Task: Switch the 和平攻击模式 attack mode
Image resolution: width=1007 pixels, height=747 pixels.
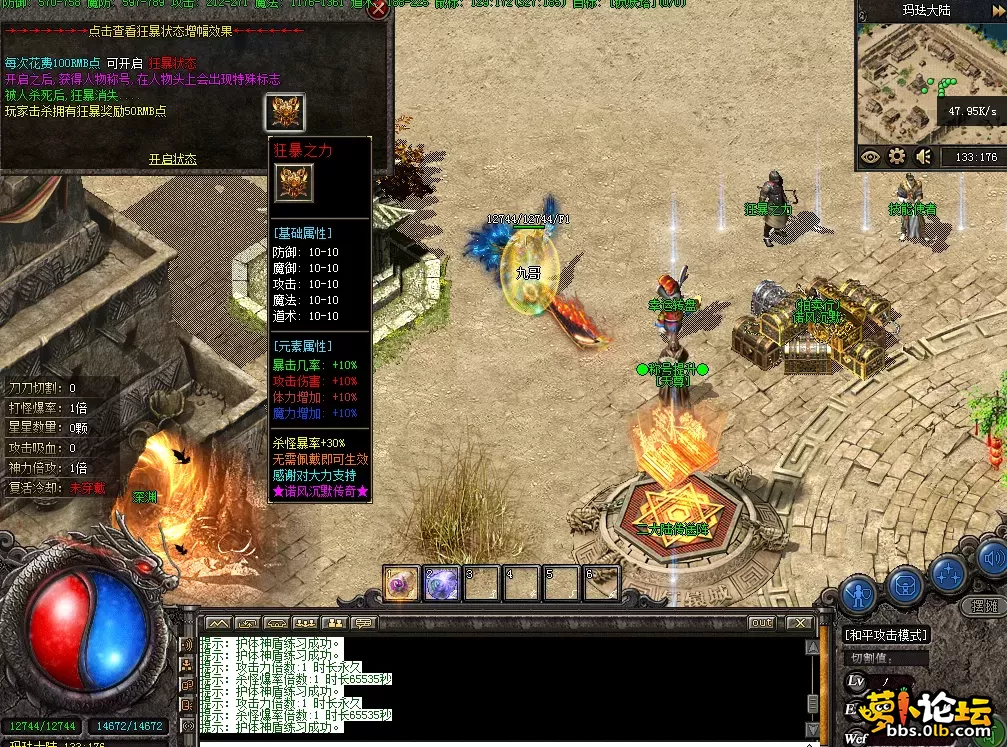Action: coord(886,635)
